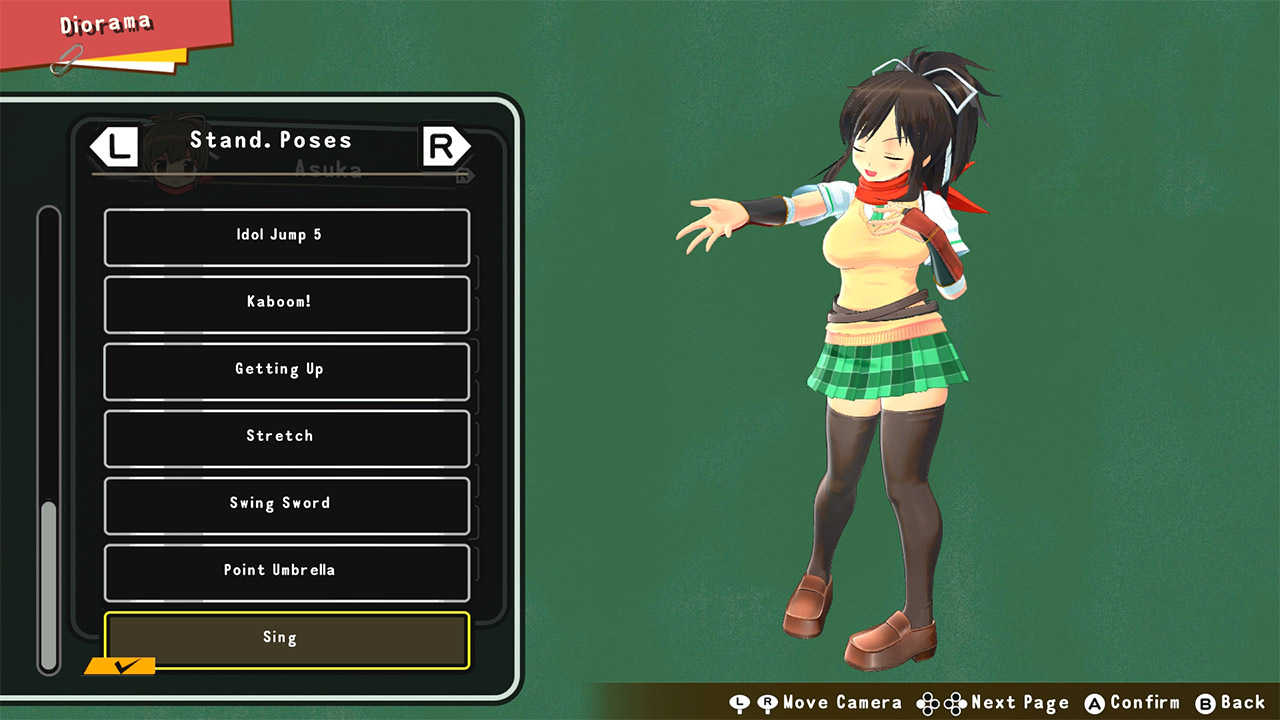Screen dimensions: 1280x720
Task: Choose the Getting Up pose
Action: pos(286,371)
